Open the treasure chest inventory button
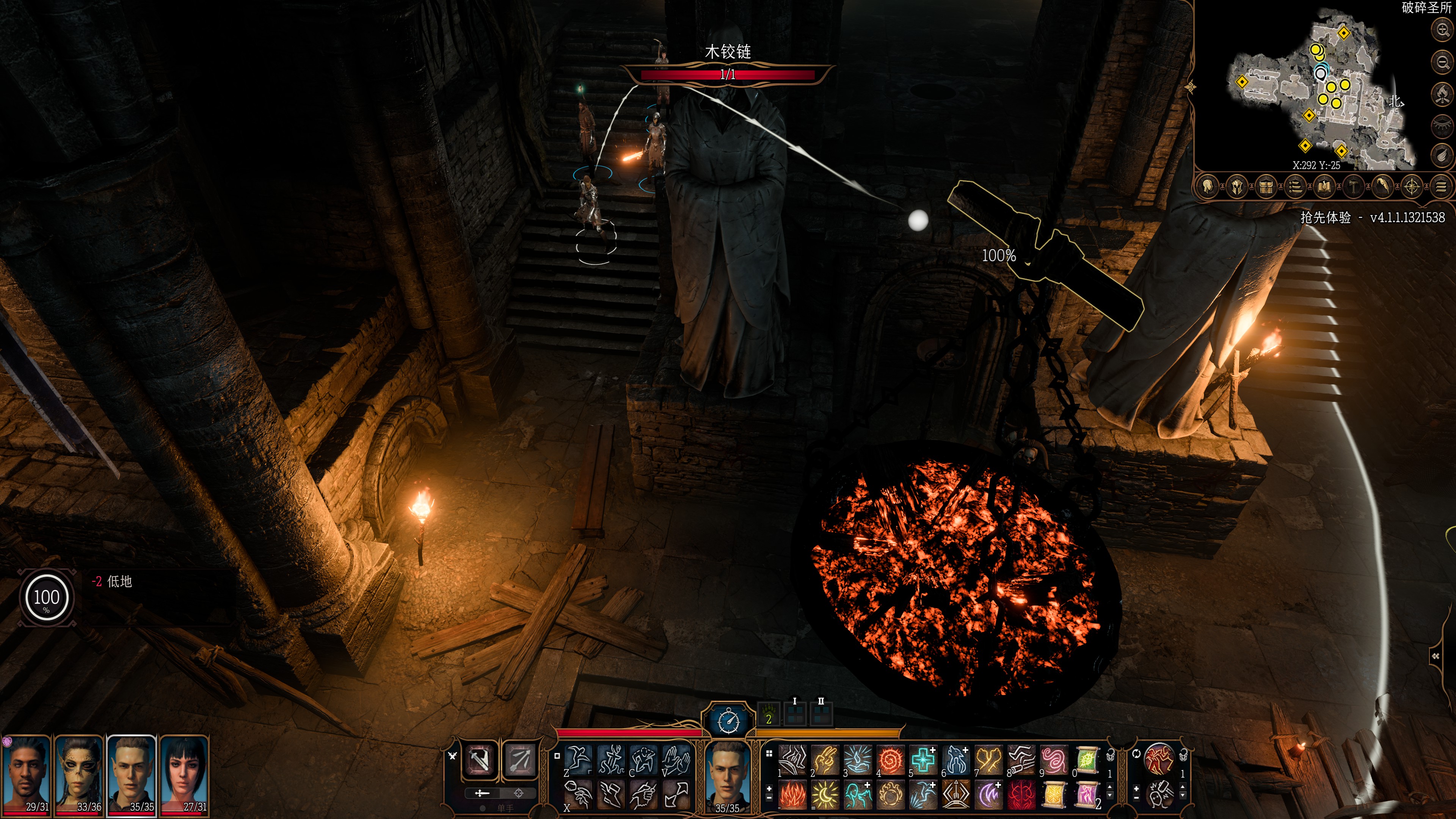Viewport: 1456px width, 819px height. [1266, 187]
